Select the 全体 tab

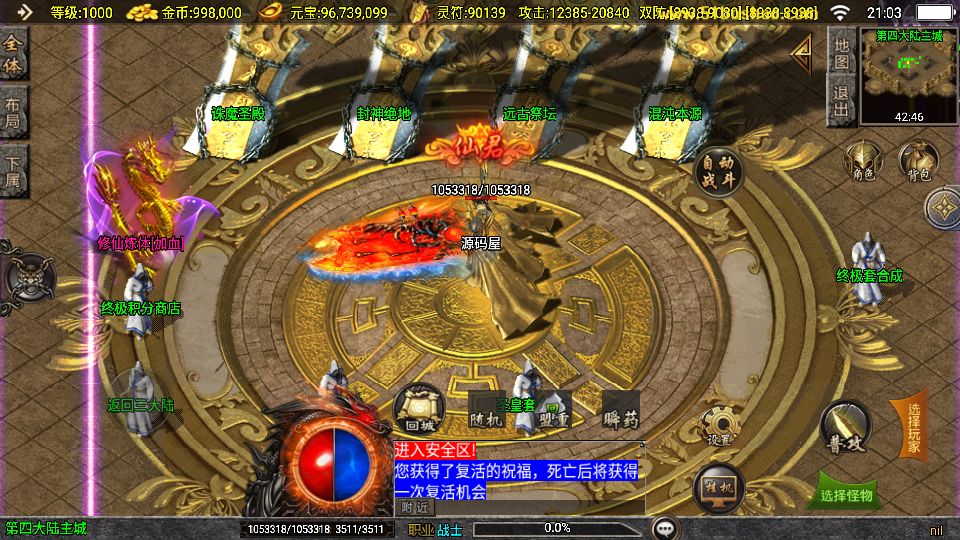click(13, 53)
